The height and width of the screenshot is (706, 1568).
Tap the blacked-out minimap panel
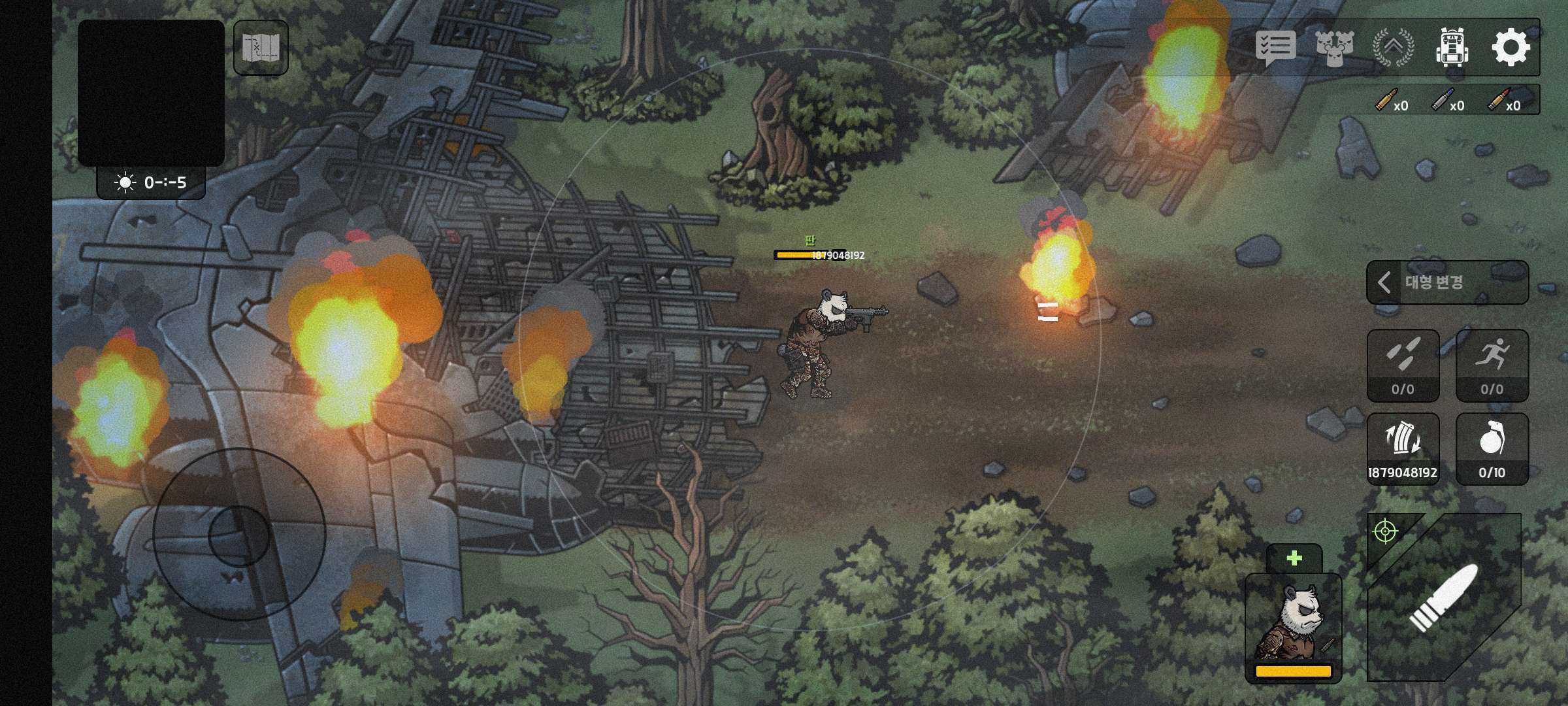(x=151, y=92)
